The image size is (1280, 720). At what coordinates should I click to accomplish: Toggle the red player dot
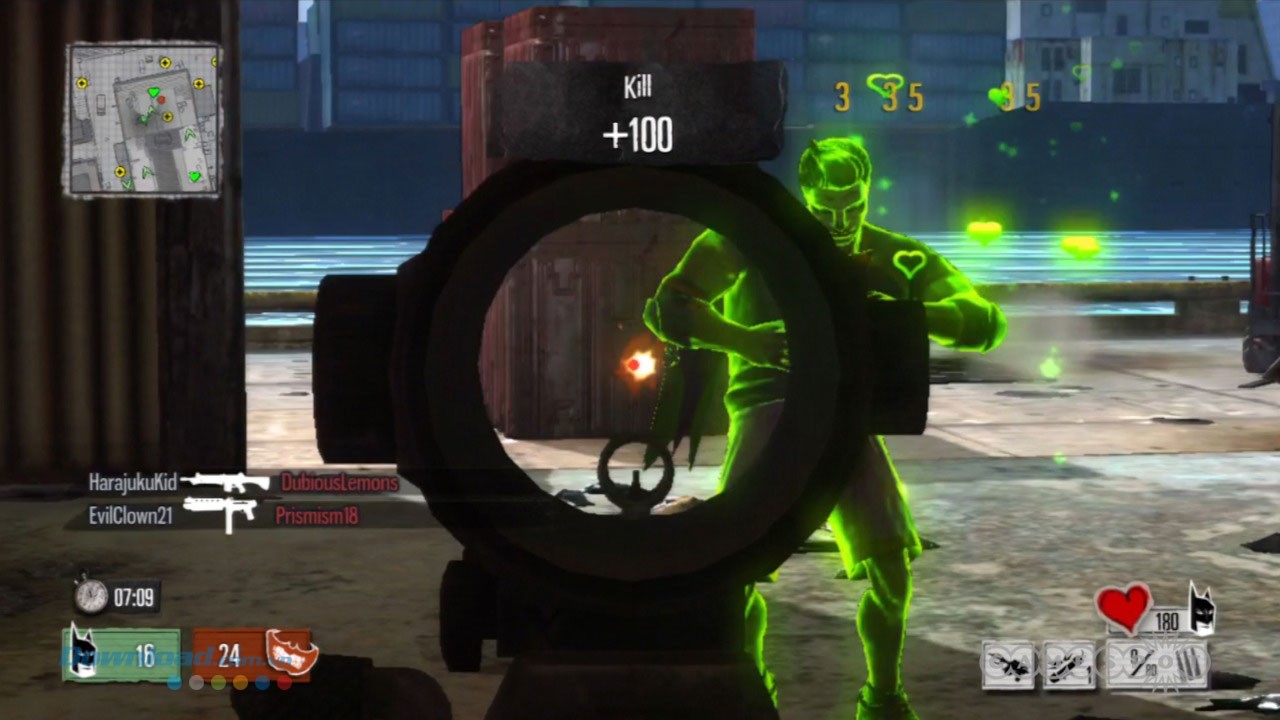284,683
